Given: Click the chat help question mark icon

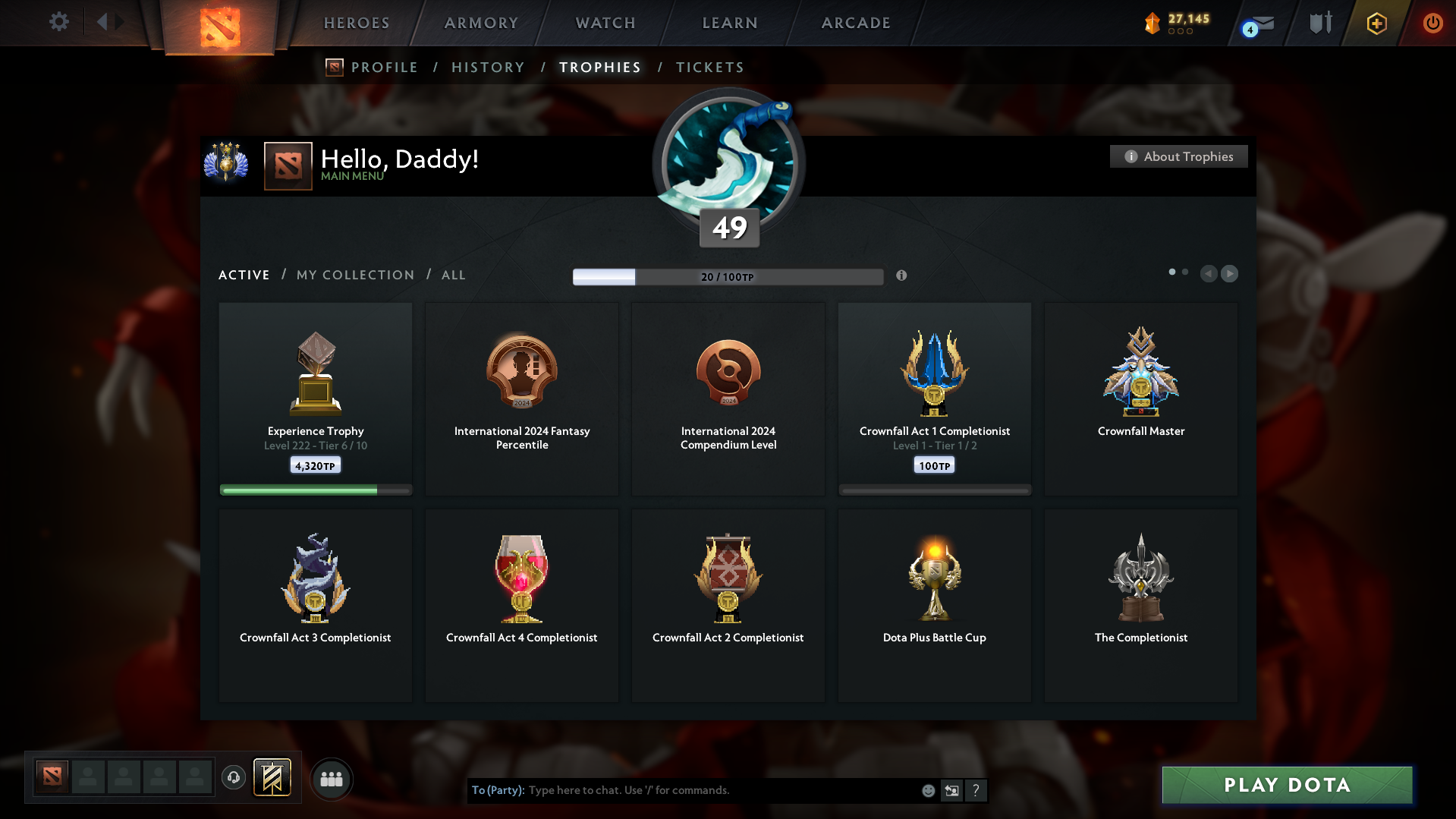Looking at the screenshot, I should 976,790.
